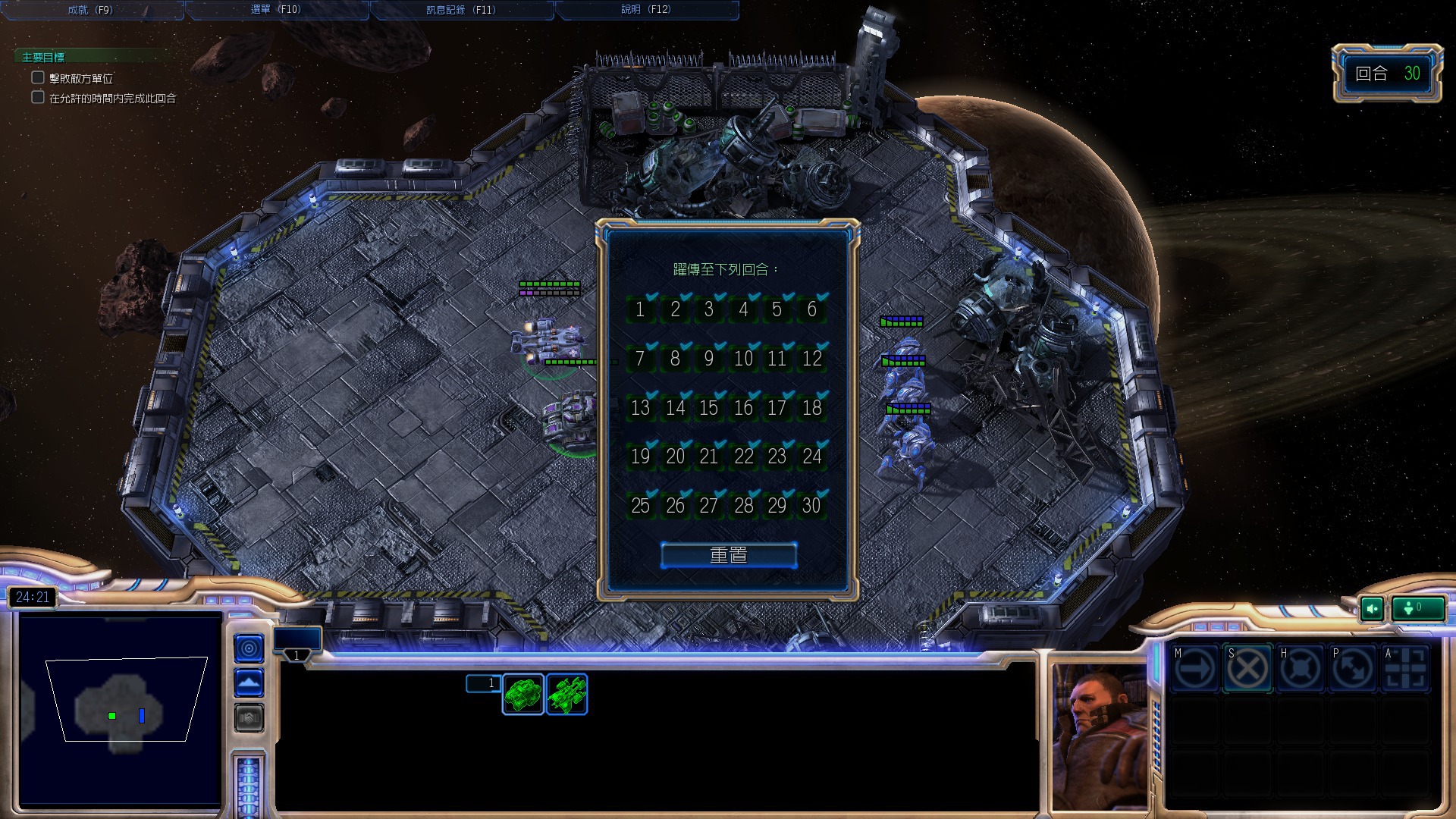Viewport: 1456px width, 819px height.
Task: Activate the Hold Position command
Action: (x=1300, y=669)
